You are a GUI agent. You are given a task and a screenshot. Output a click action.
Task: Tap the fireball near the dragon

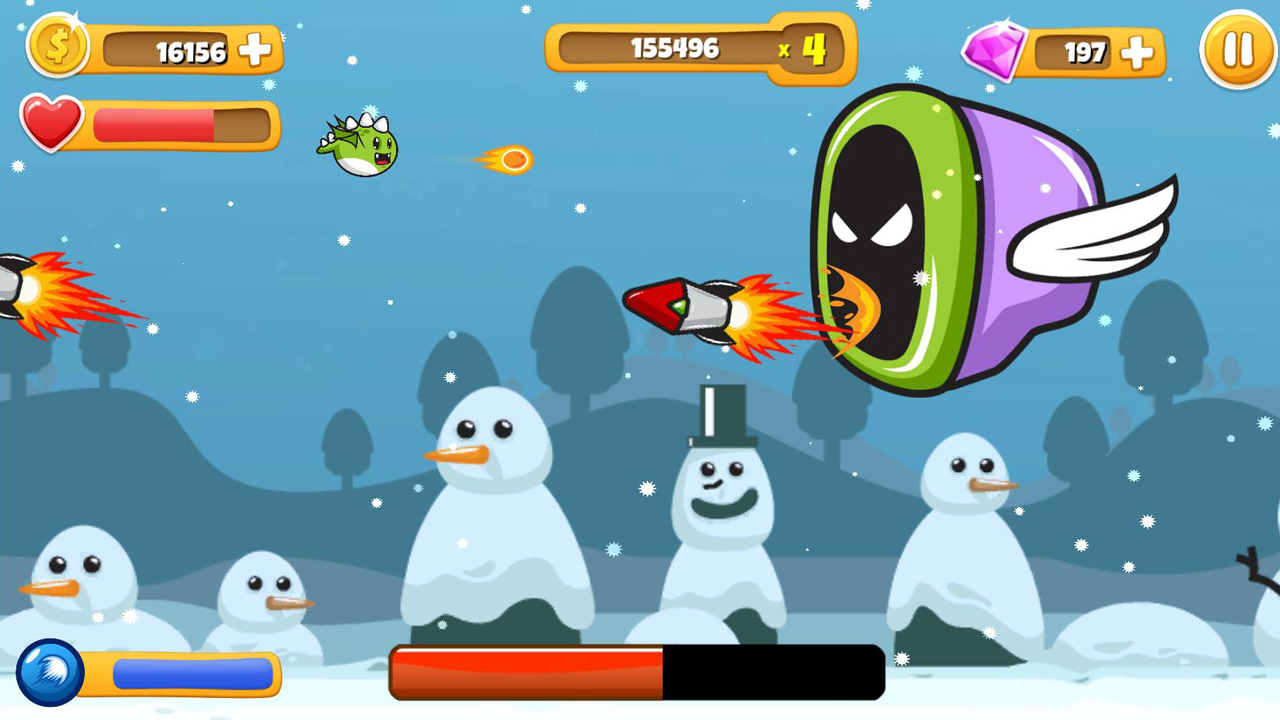510,160
